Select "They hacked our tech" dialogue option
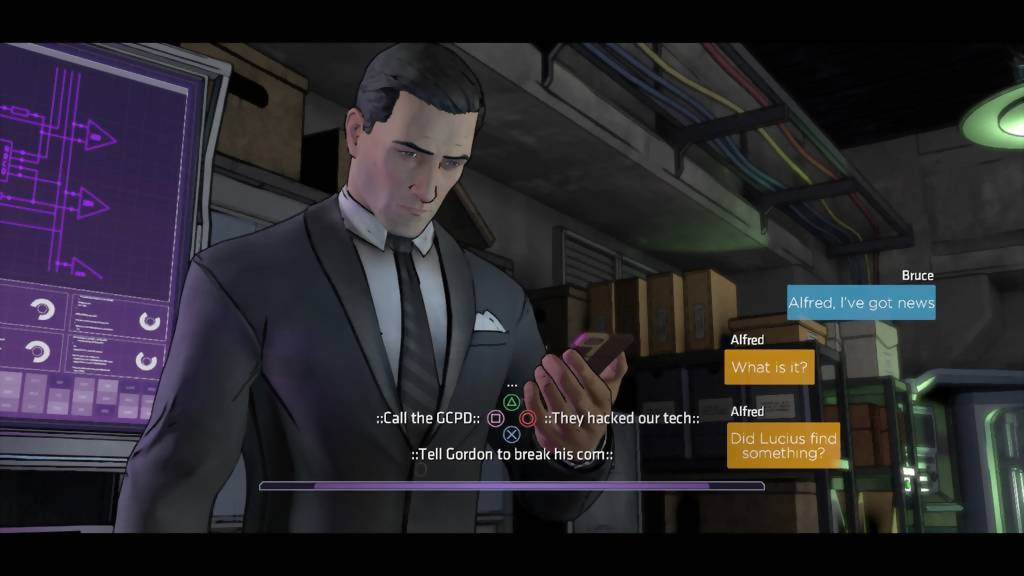Image resolution: width=1024 pixels, height=576 pixels. pyautogui.click(x=622, y=418)
